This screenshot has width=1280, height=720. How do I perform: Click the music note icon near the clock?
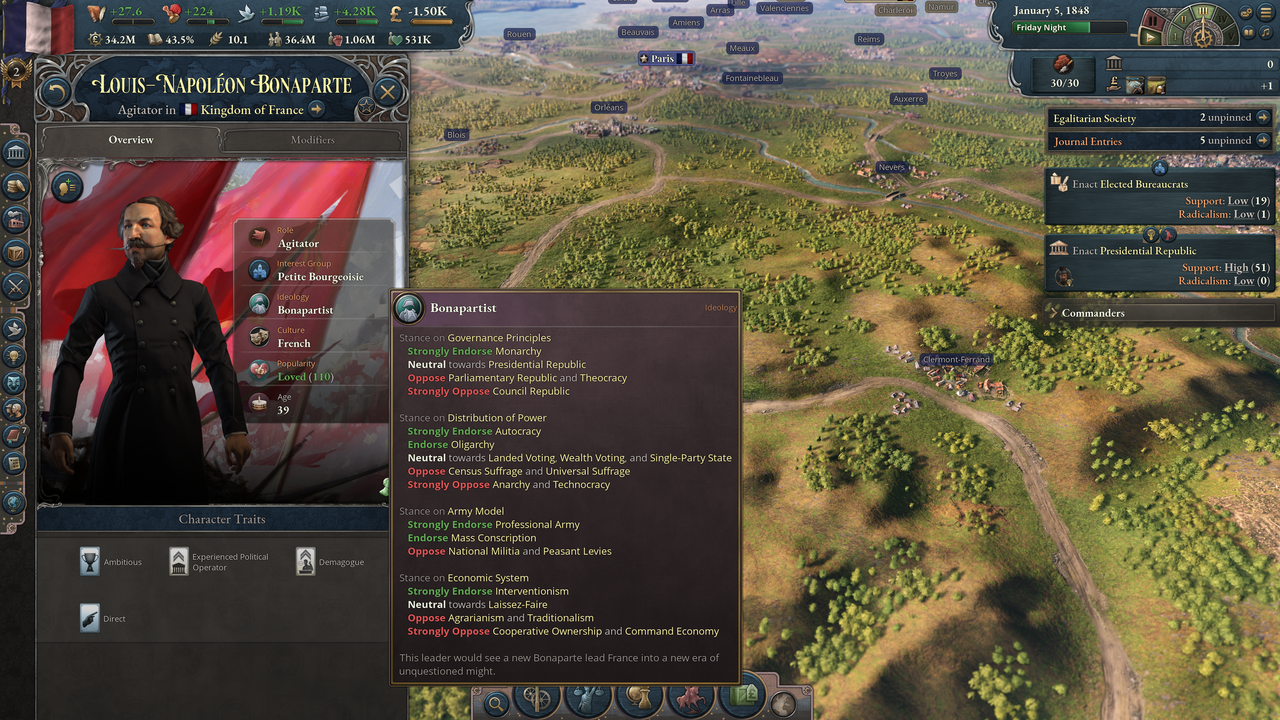(x=1265, y=32)
